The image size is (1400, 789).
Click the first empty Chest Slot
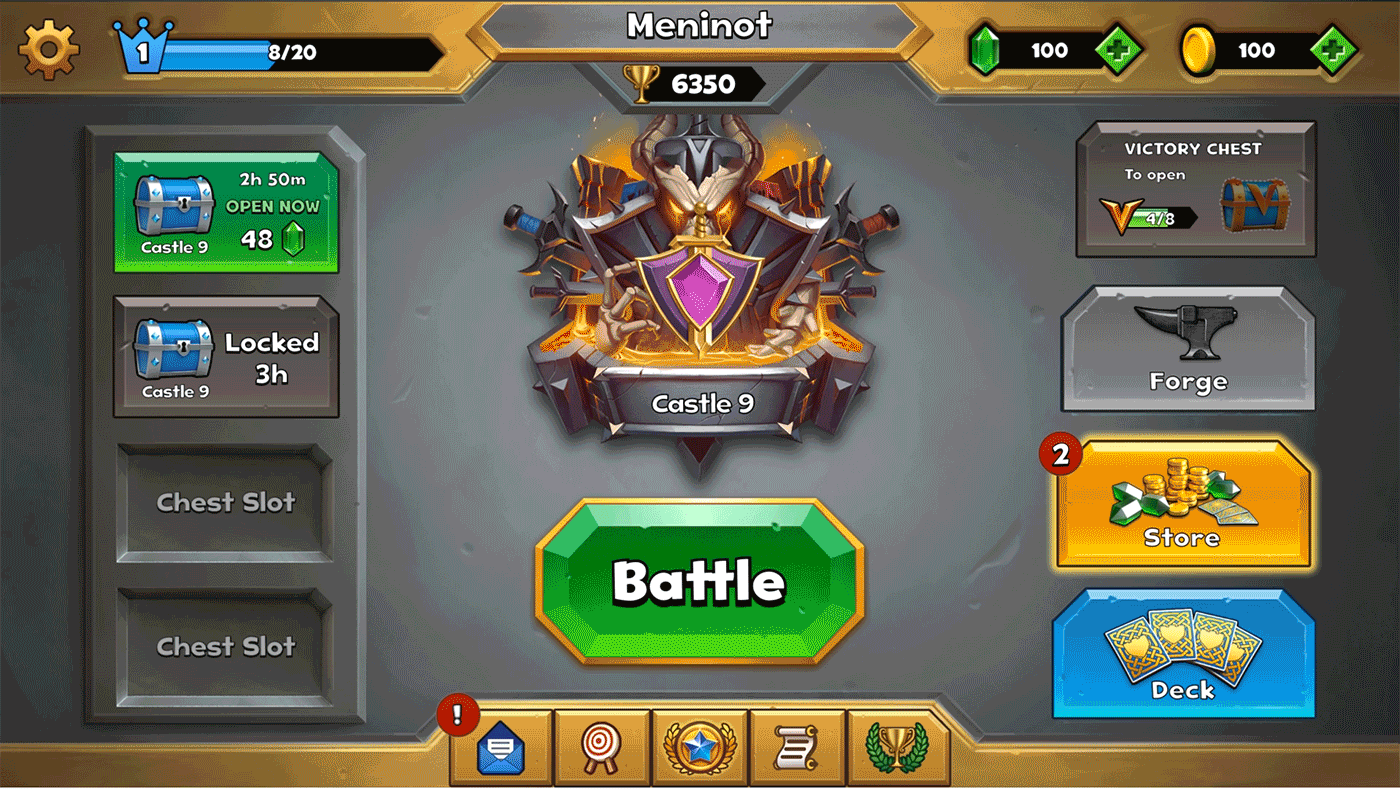pos(226,503)
